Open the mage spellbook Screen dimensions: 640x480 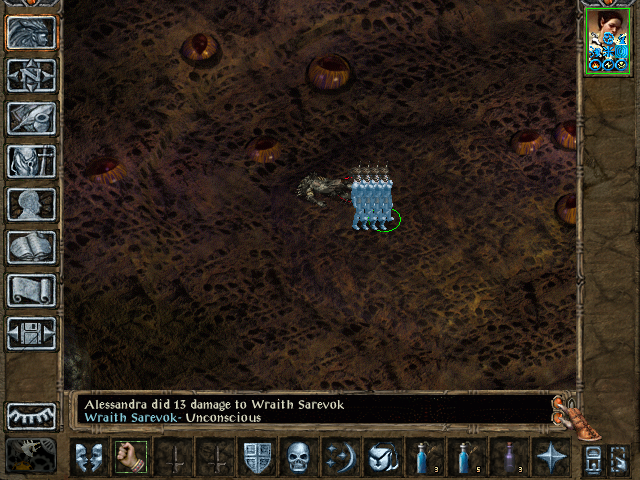(x=31, y=247)
